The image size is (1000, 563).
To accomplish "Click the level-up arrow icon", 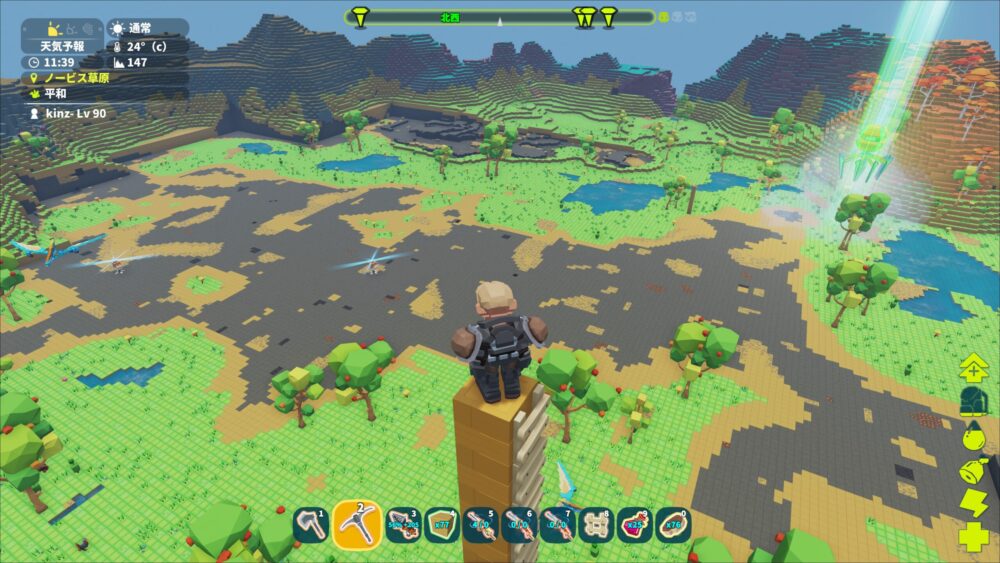I will point(974,369).
